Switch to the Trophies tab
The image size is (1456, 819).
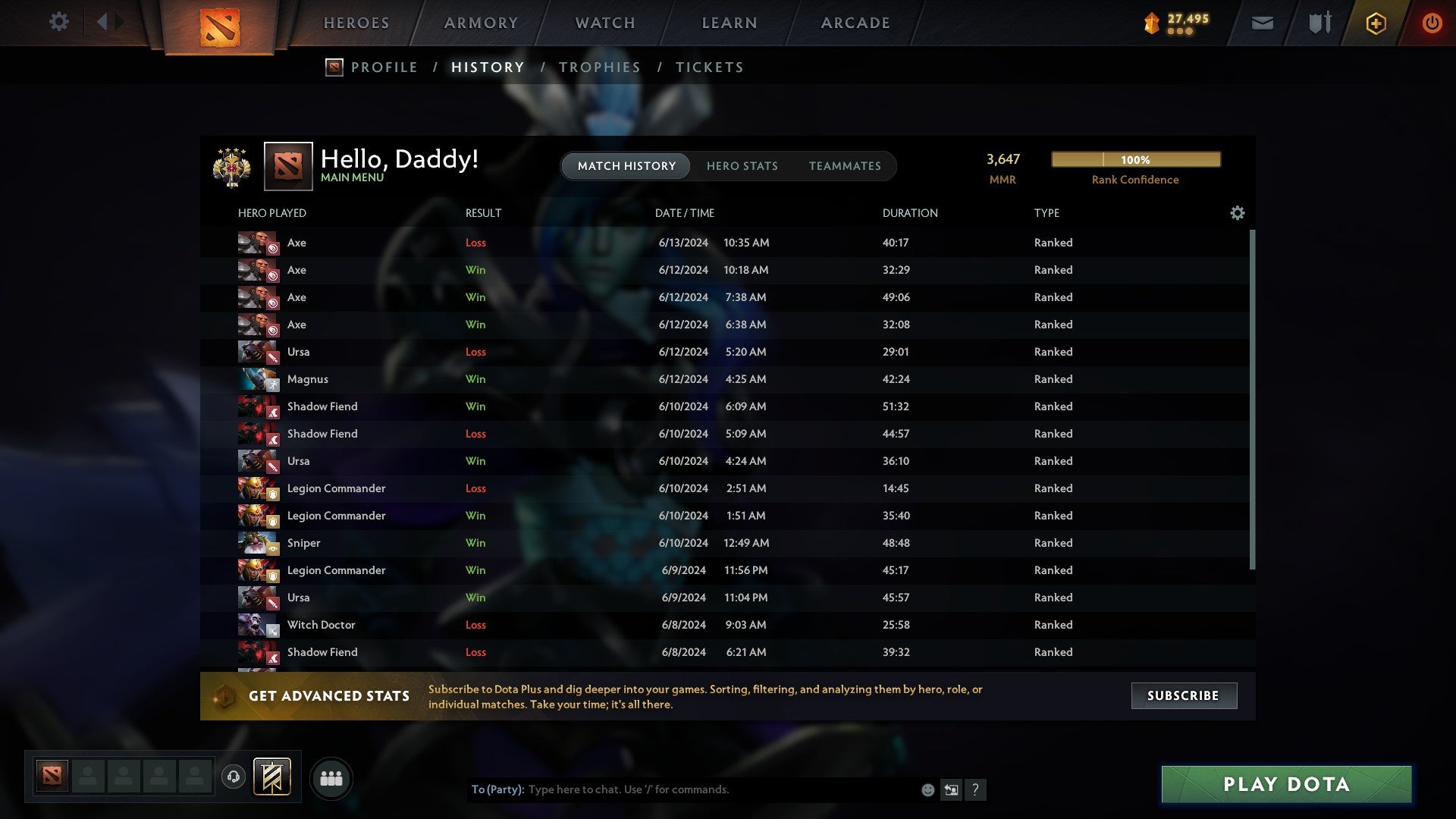tap(599, 67)
